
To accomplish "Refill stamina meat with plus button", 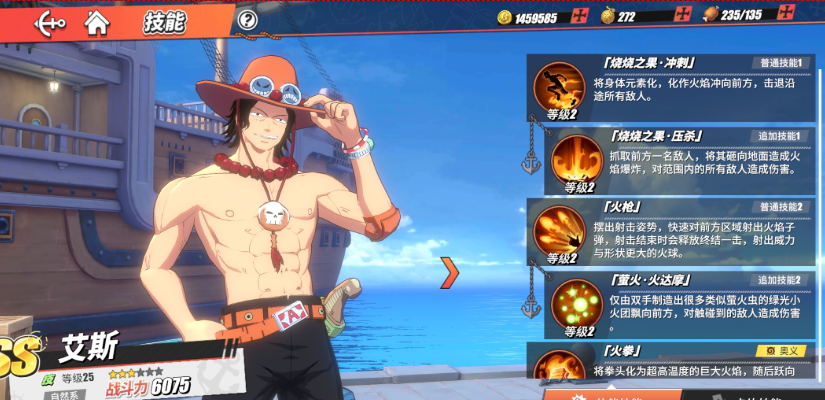I will tap(810, 16).
